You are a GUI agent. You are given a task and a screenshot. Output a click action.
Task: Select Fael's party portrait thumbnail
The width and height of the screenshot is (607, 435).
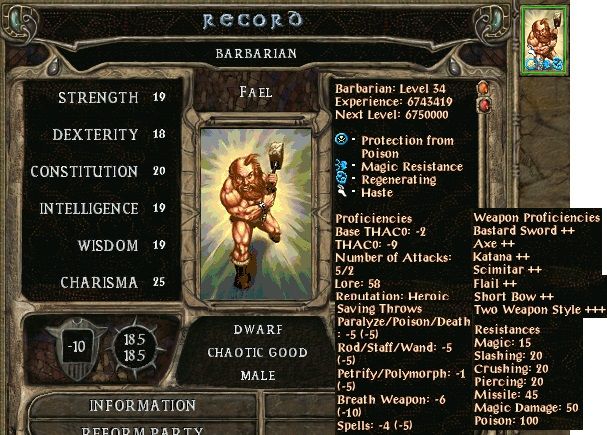[x=545, y=38]
